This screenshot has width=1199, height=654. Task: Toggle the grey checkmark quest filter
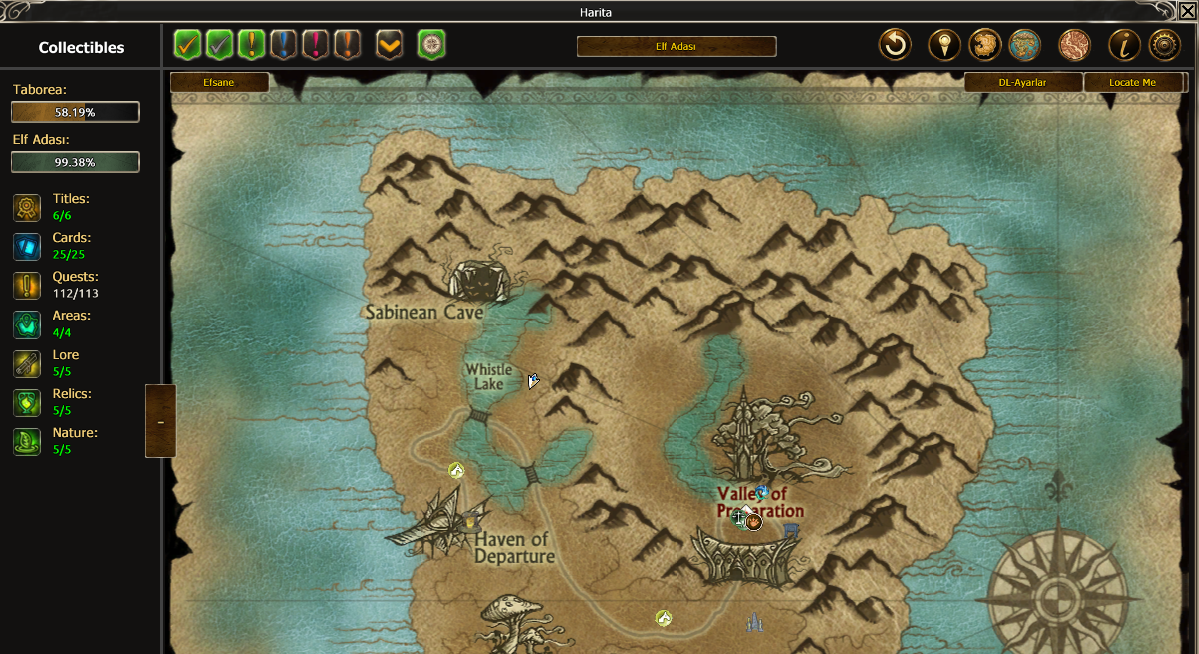(x=219, y=45)
